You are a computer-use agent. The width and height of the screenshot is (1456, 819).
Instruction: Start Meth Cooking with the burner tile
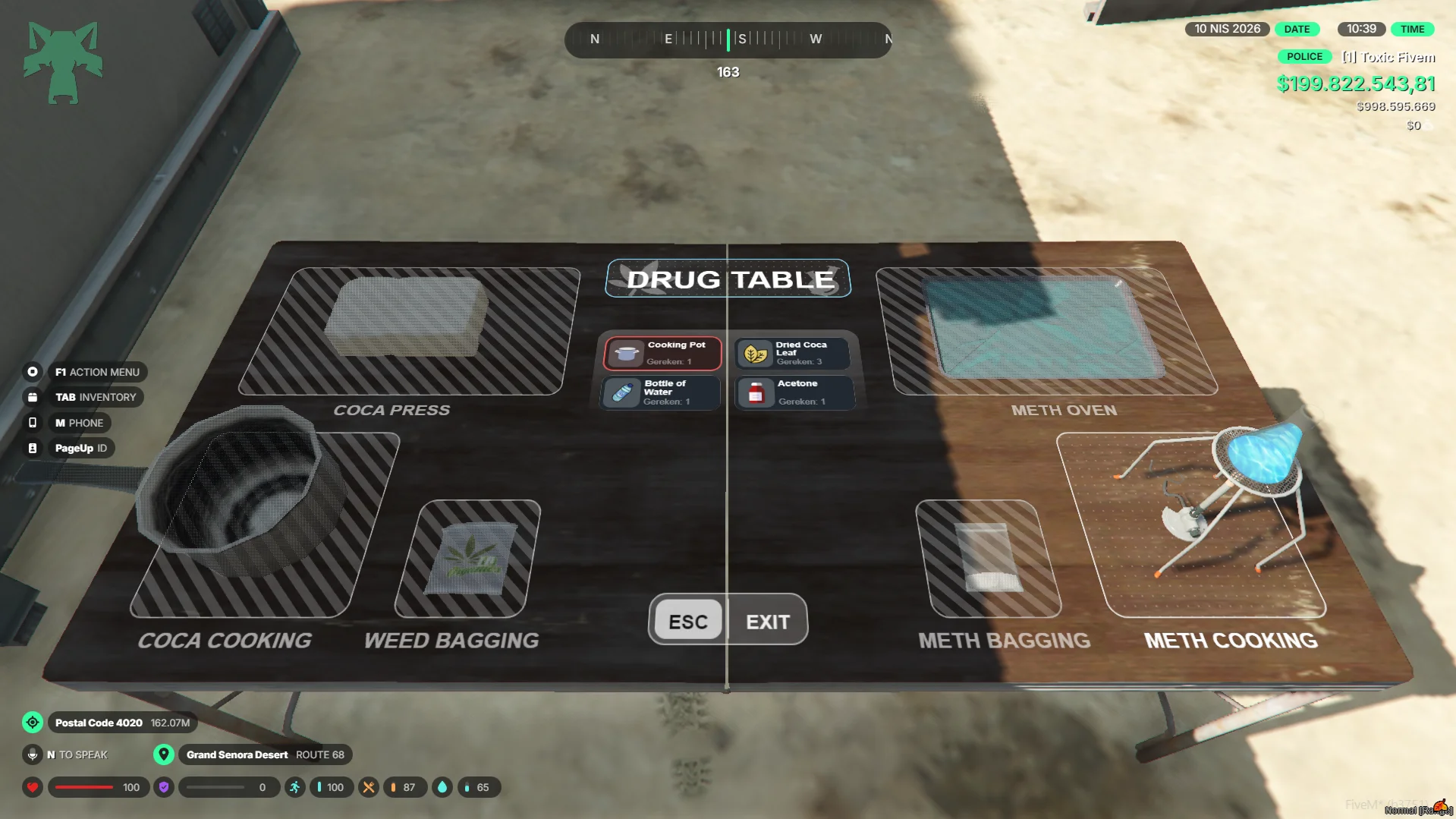pos(1191,524)
